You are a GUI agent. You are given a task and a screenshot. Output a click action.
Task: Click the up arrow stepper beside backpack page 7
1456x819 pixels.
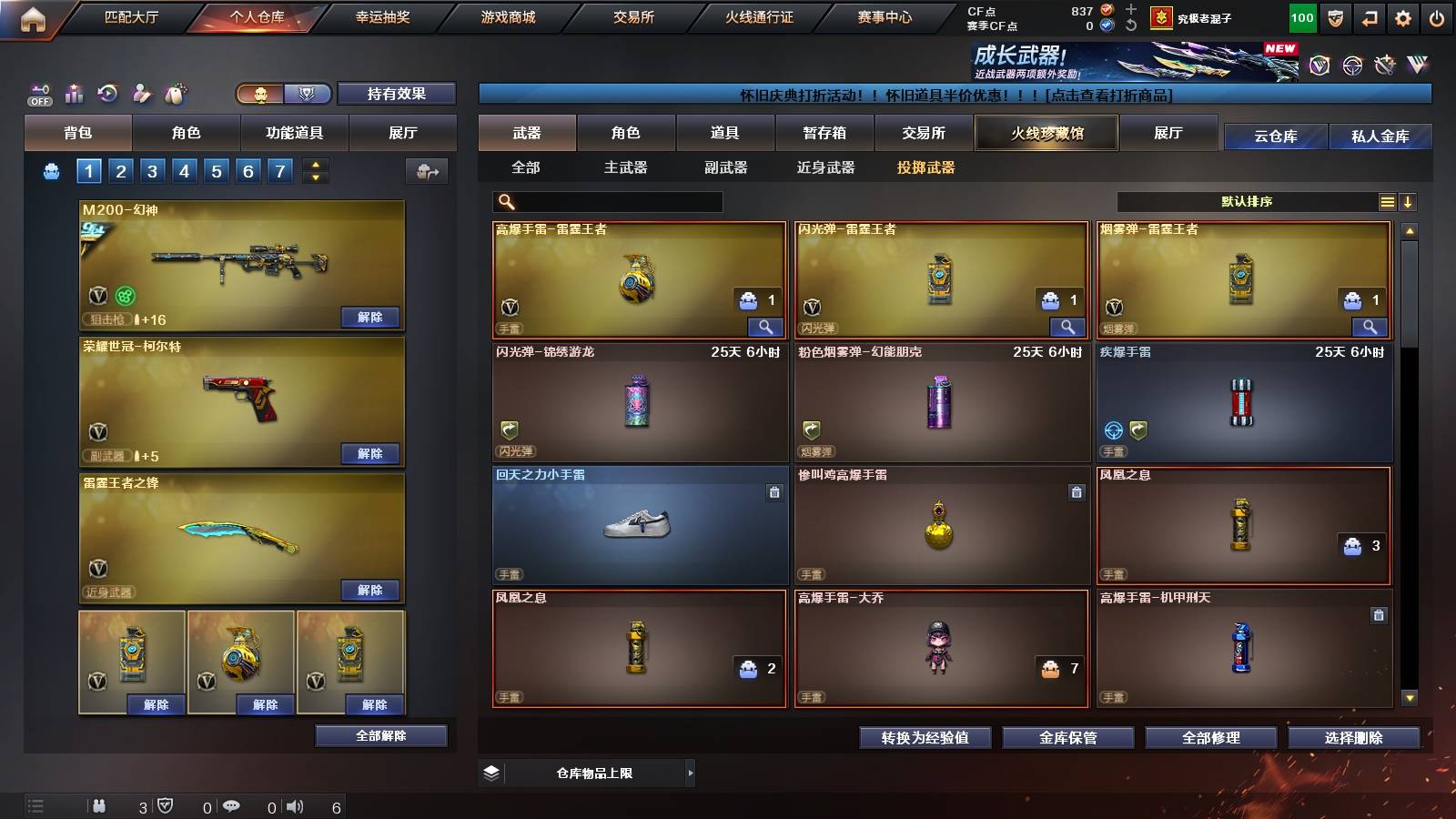(x=316, y=164)
